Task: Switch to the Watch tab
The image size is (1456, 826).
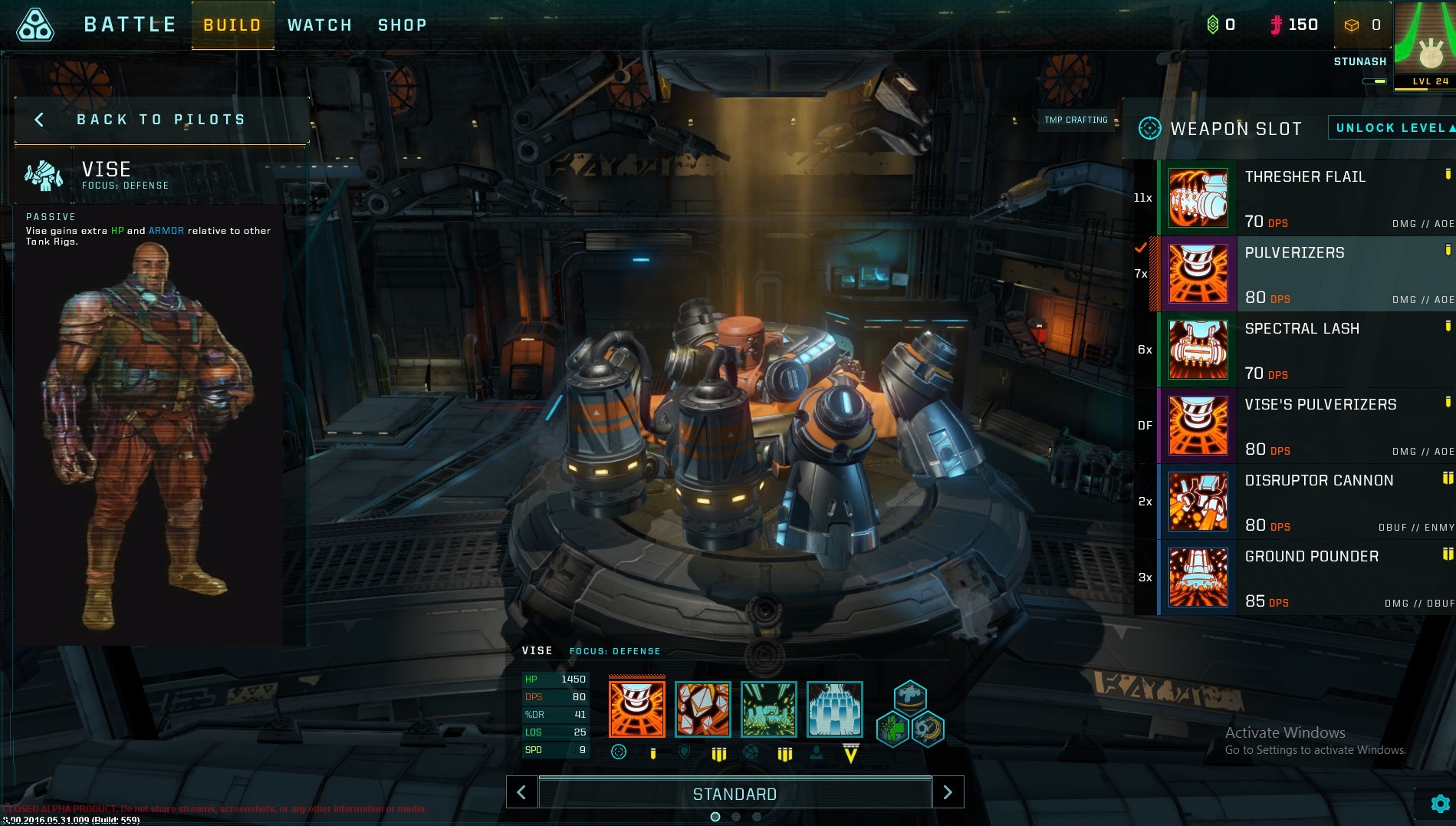Action: click(x=320, y=25)
